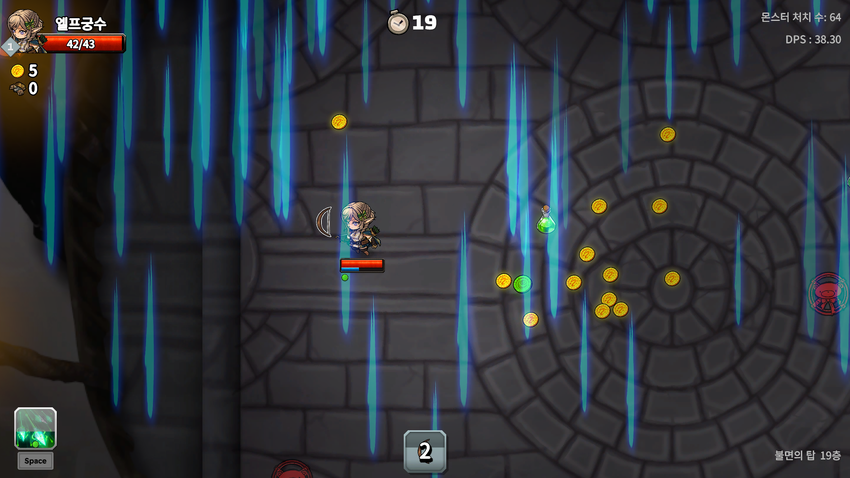Select the gray slot numbered 2
This screenshot has width=850, height=478.
pyautogui.click(x=425, y=451)
